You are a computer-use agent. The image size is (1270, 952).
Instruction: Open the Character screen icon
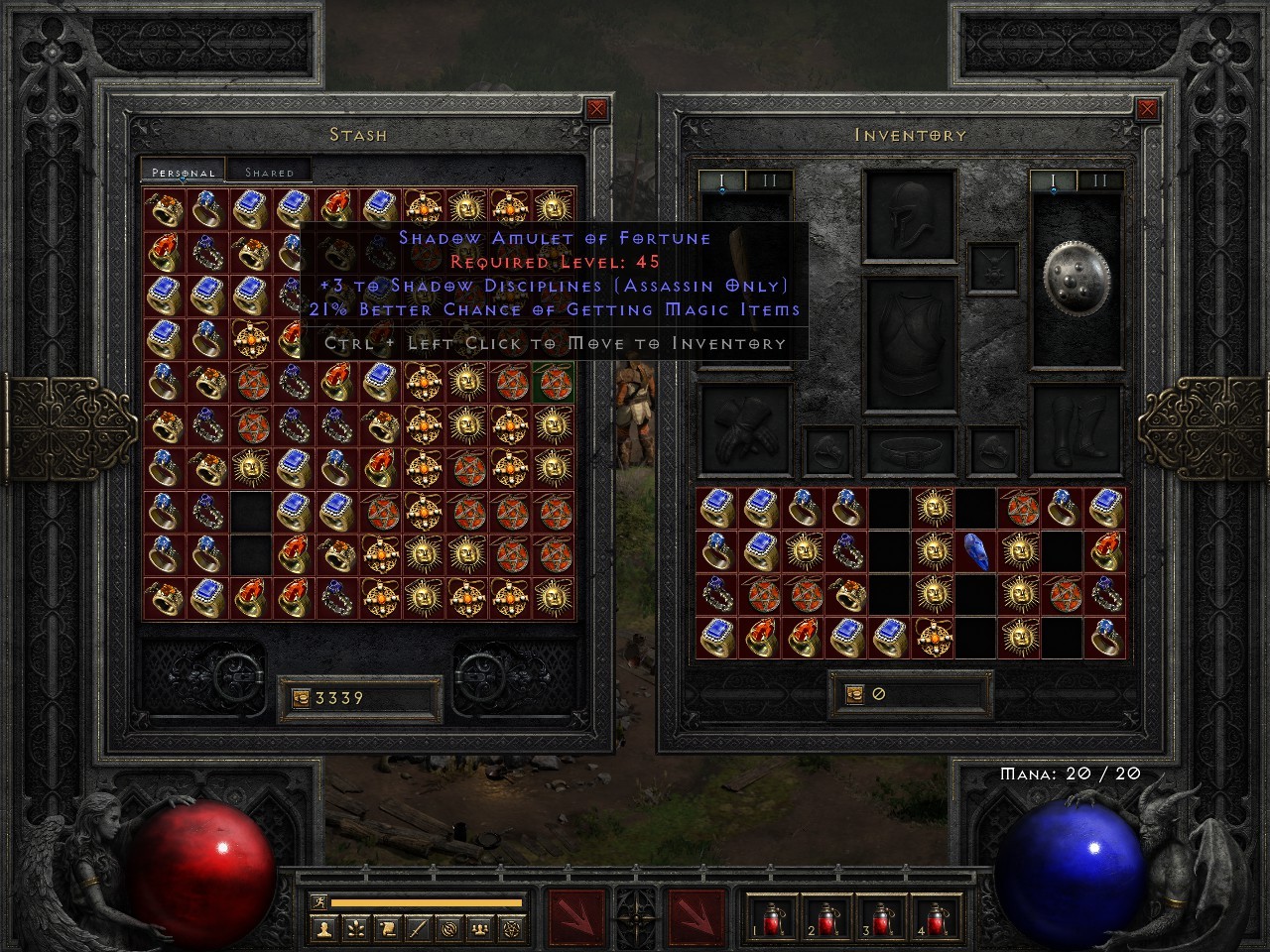click(x=324, y=928)
